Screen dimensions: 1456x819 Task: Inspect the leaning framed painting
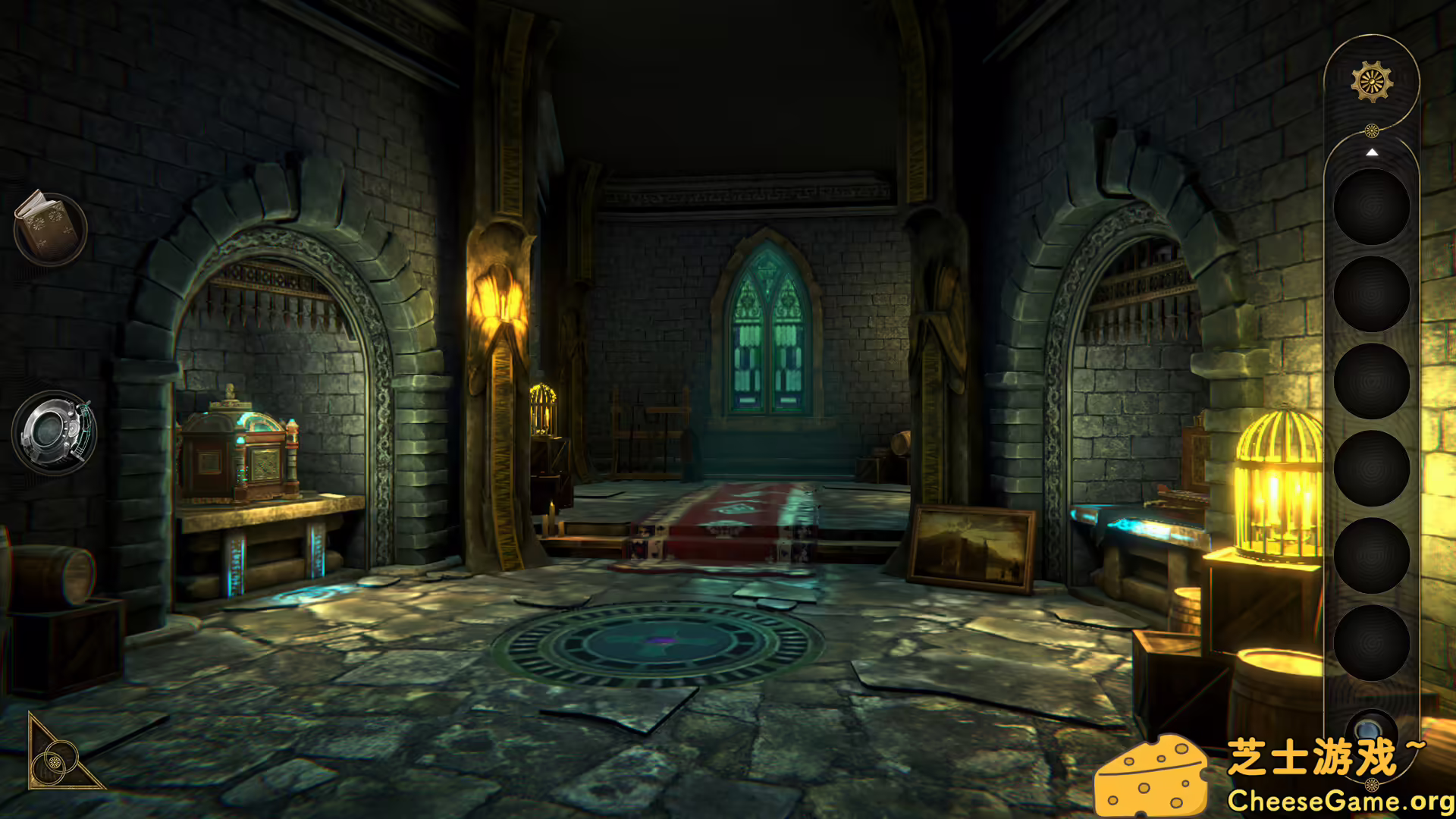point(973,546)
